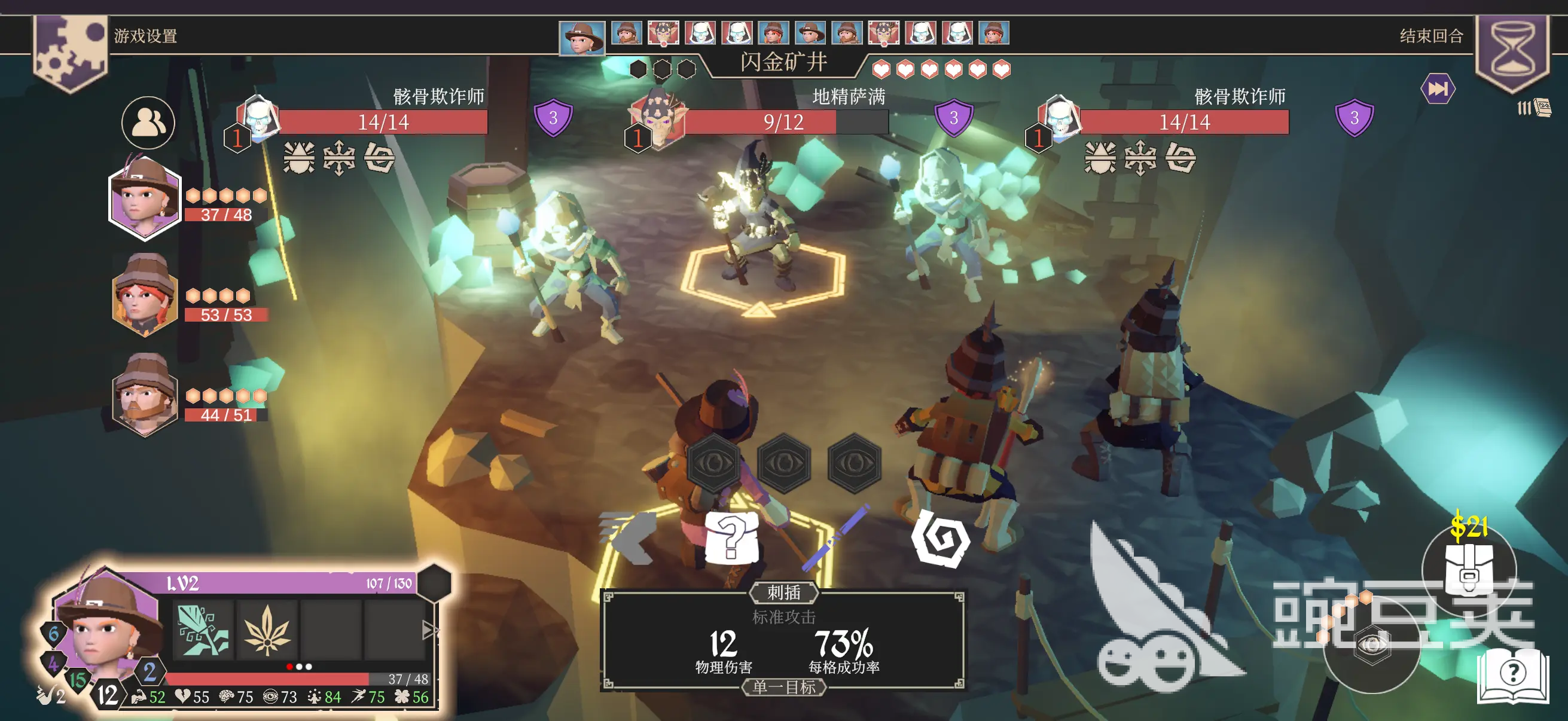Select the hat-wearing hero portrait with 37/48 health
The width and height of the screenshot is (1568, 721).
pyautogui.click(x=145, y=199)
